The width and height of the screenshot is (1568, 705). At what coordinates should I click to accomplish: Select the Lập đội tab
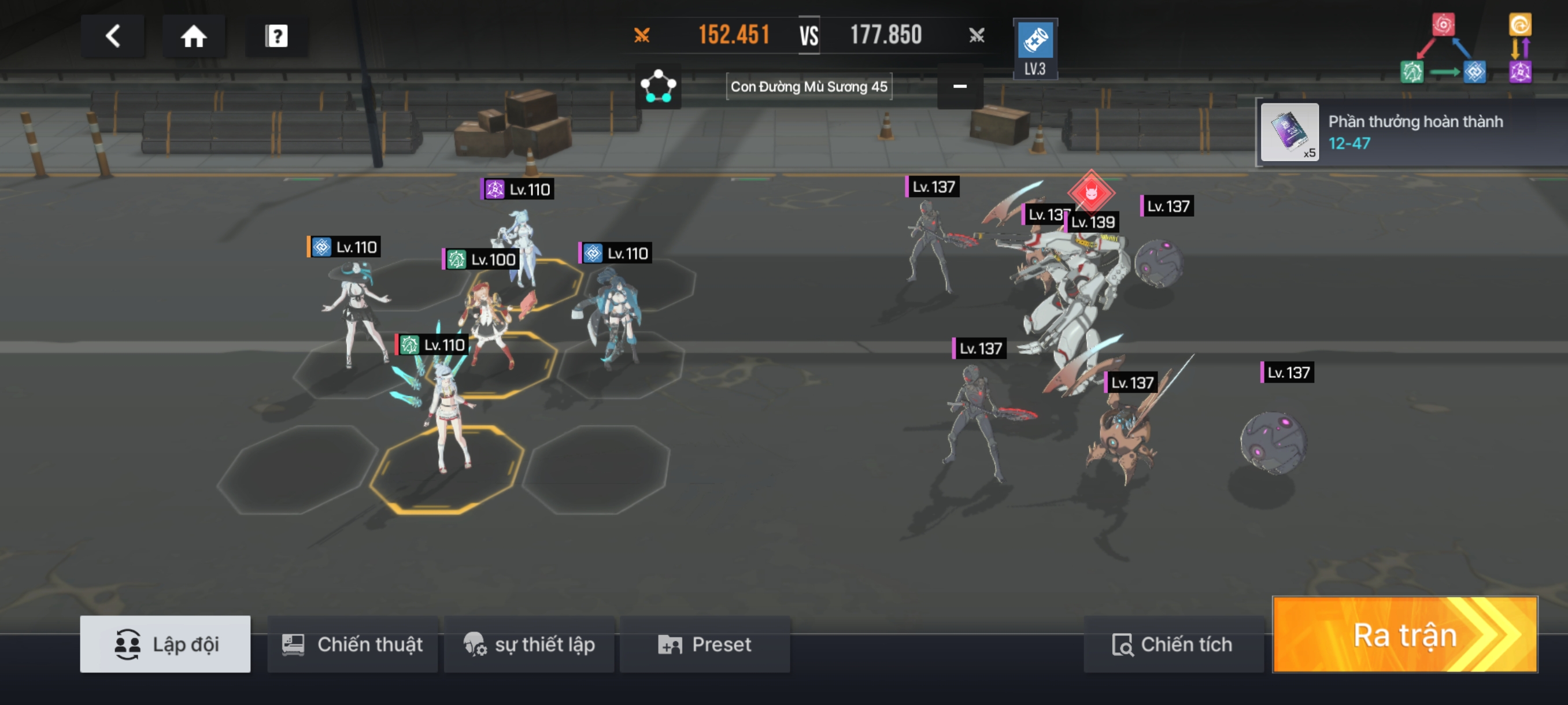(x=165, y=644)
